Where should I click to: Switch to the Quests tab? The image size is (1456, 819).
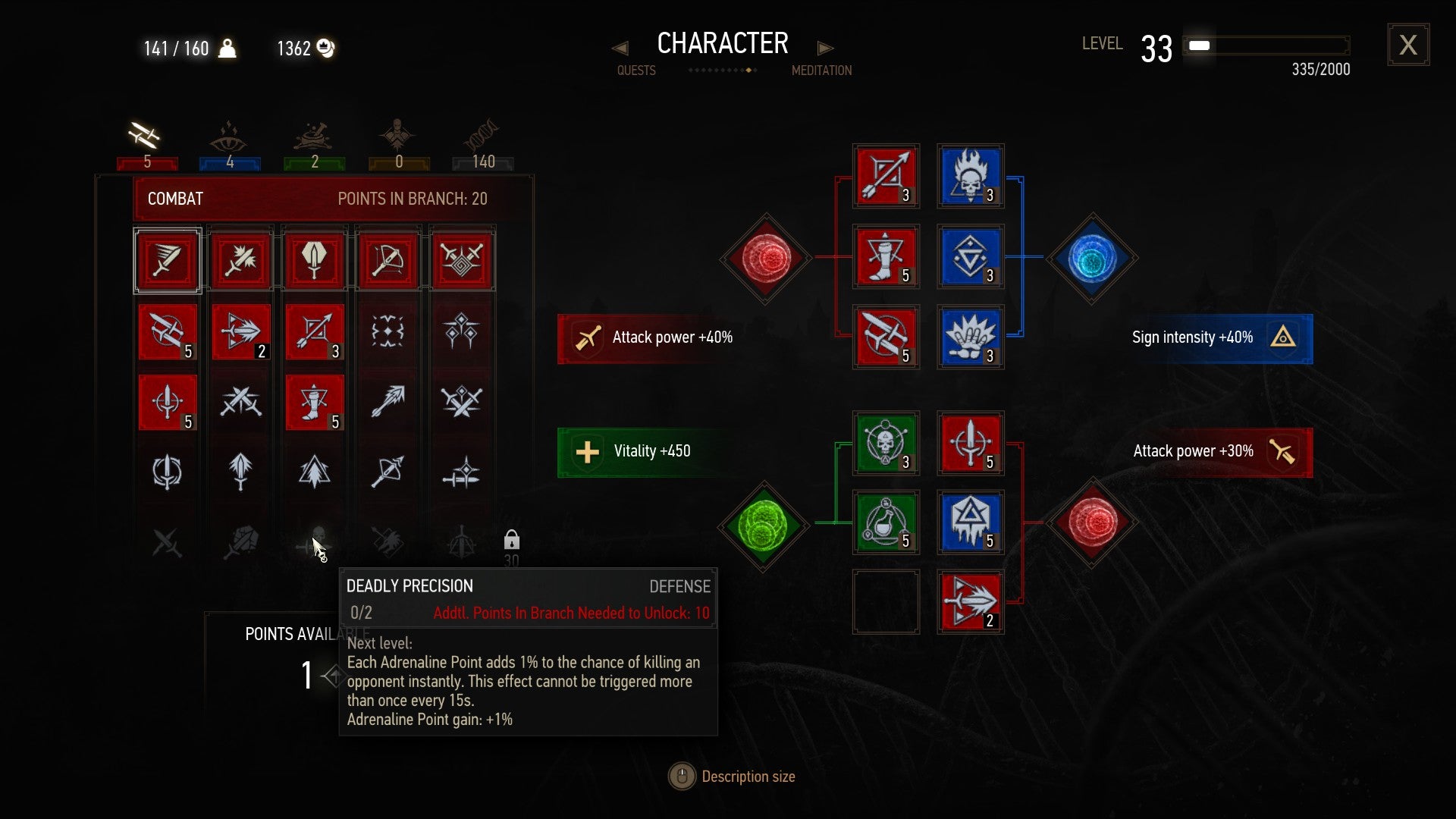[x=635, y=70]
